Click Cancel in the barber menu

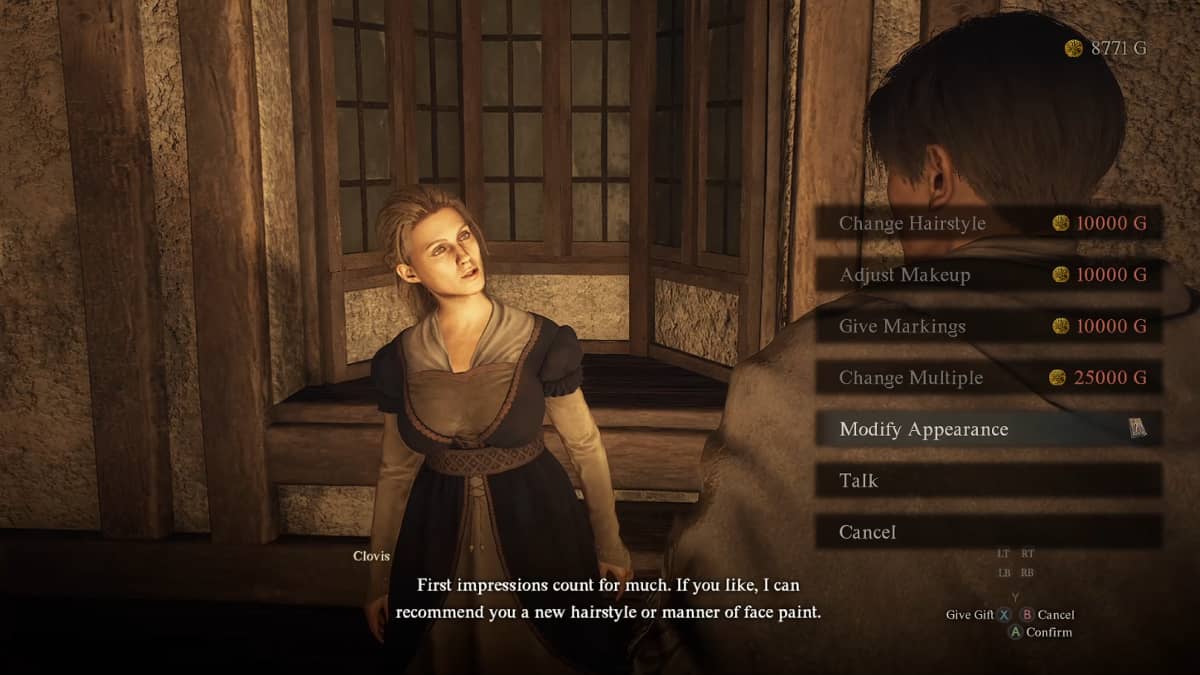coord(988,532)
